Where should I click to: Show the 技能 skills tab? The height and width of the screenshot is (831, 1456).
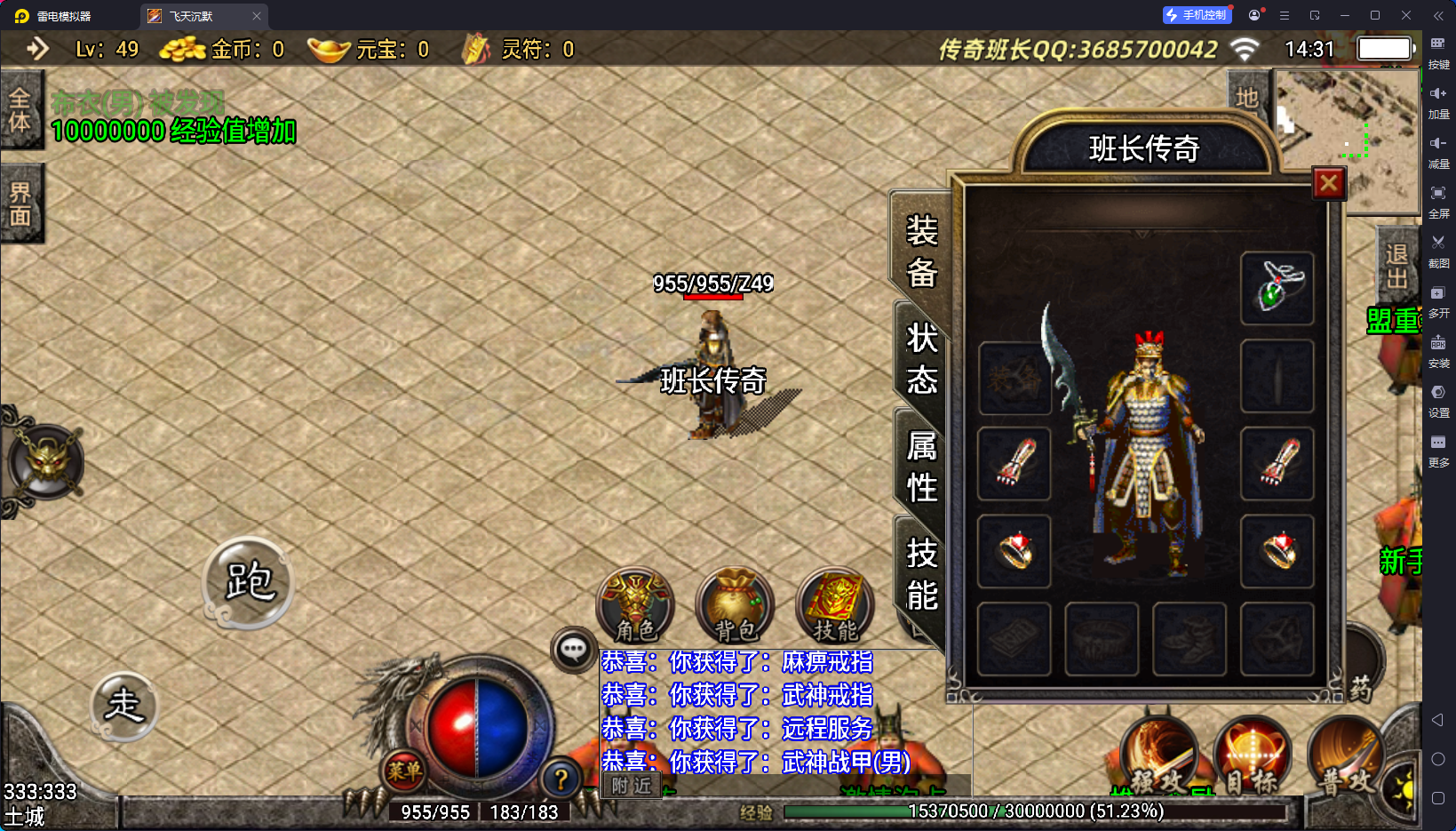pyautogui.click(x=921, y=574)
